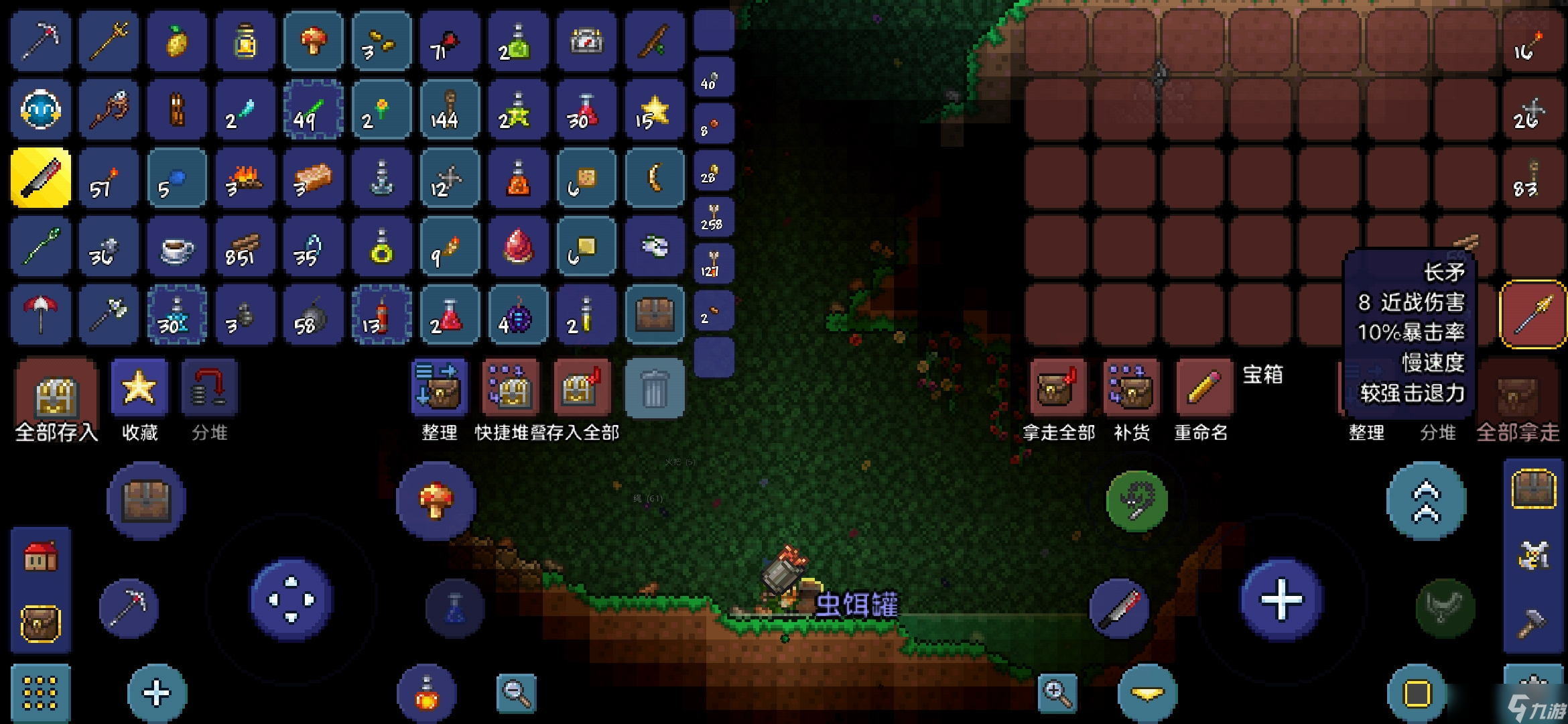
Task: Use the grappling hook button
Action: [1136, 501]
